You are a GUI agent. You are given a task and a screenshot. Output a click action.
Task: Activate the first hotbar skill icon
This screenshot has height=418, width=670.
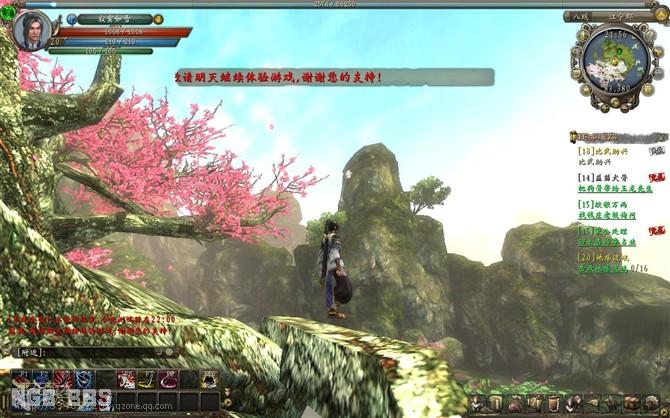[22, 379]
